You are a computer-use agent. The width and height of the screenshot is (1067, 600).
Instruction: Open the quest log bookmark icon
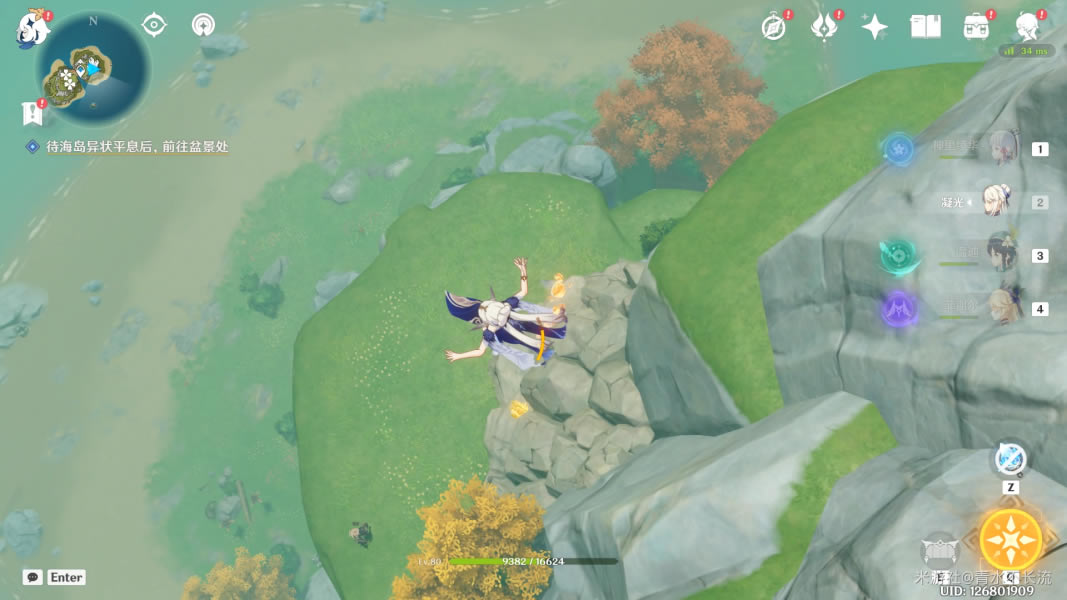tap(32, 114)
